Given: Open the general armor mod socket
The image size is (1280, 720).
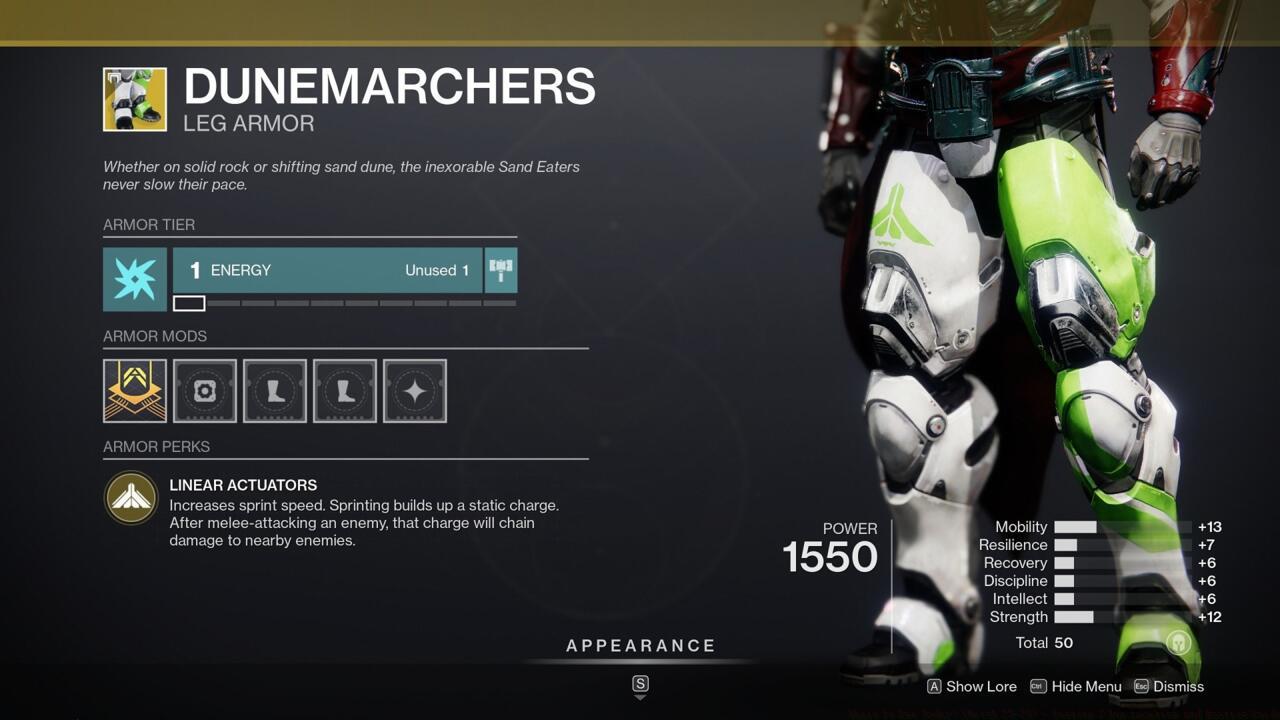Looking at the screenshot, I should [204, 390].
